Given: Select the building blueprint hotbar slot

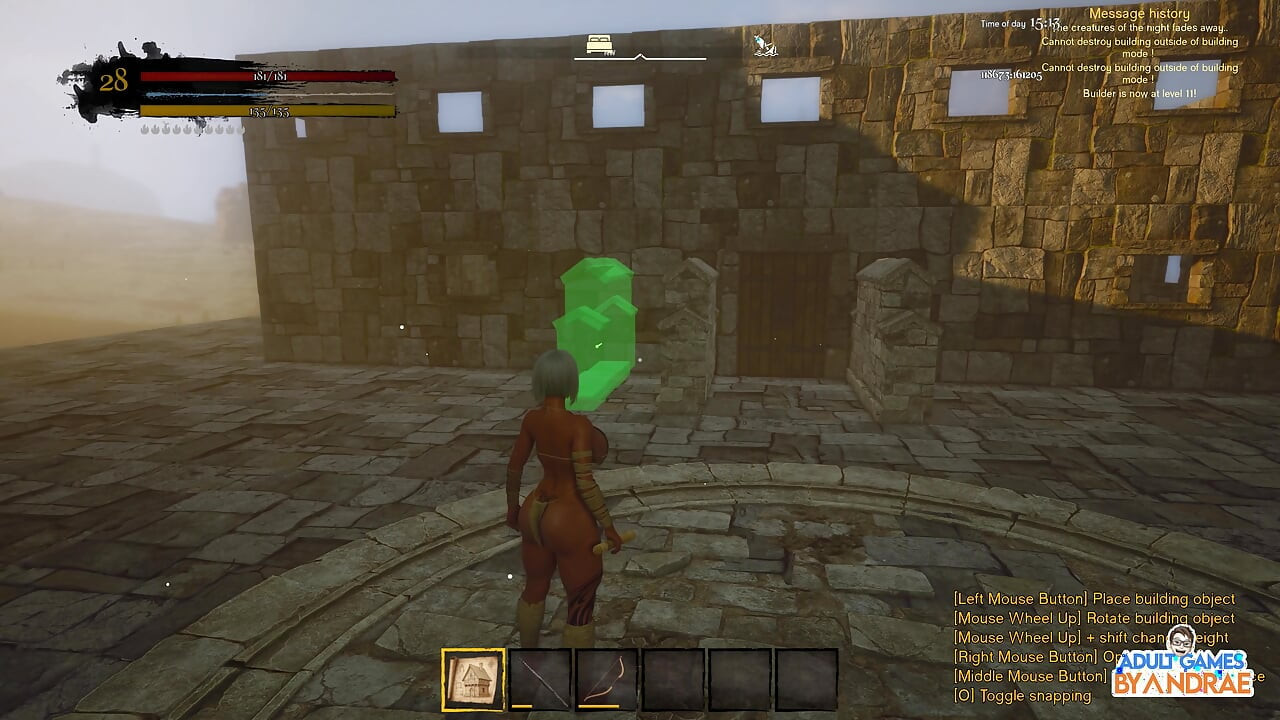Looking at the screenshot, I should click(473, 680).
